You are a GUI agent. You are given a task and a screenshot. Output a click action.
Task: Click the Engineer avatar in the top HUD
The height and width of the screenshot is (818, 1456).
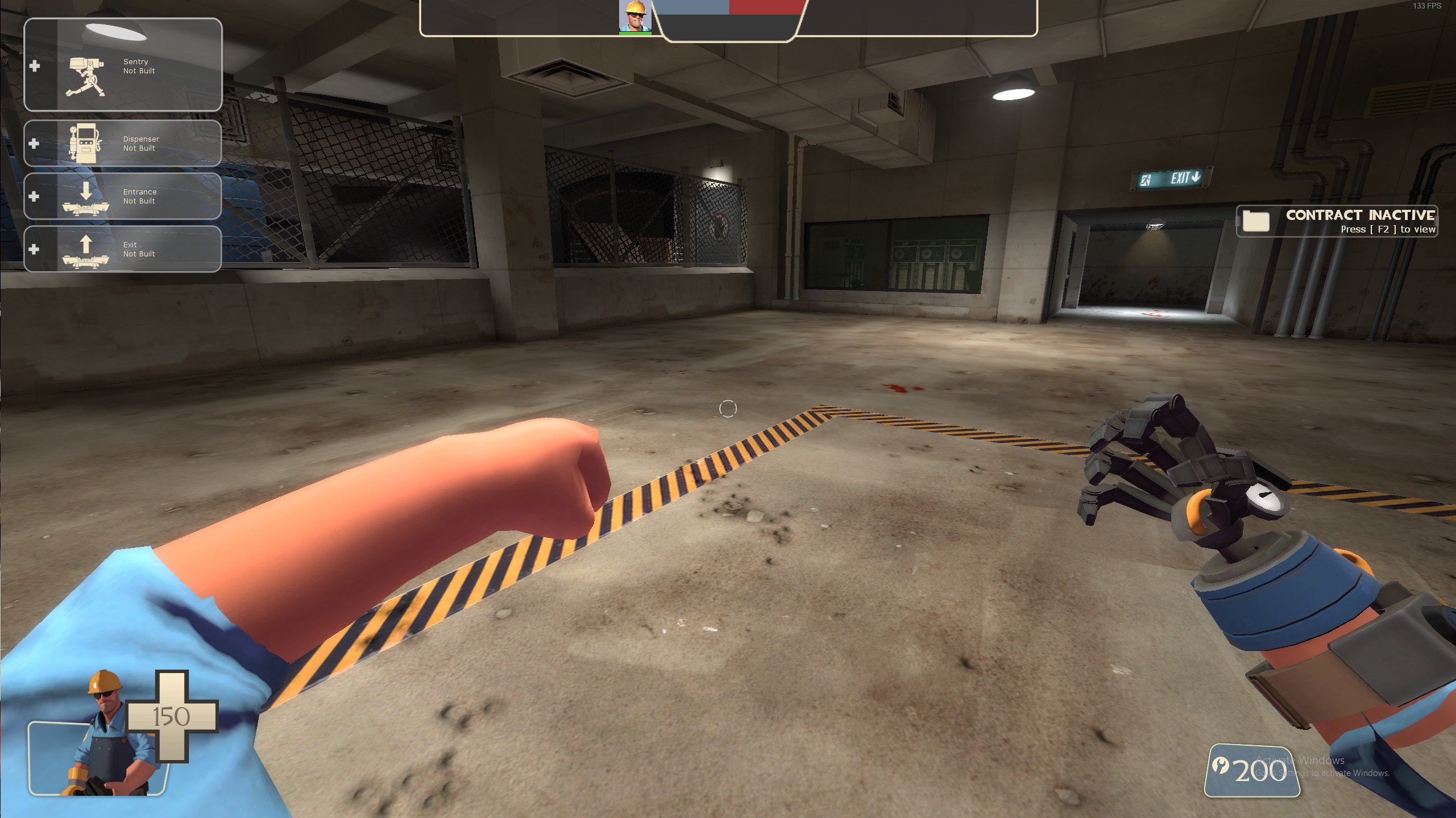pyautogui.click(x=635, y=16)
